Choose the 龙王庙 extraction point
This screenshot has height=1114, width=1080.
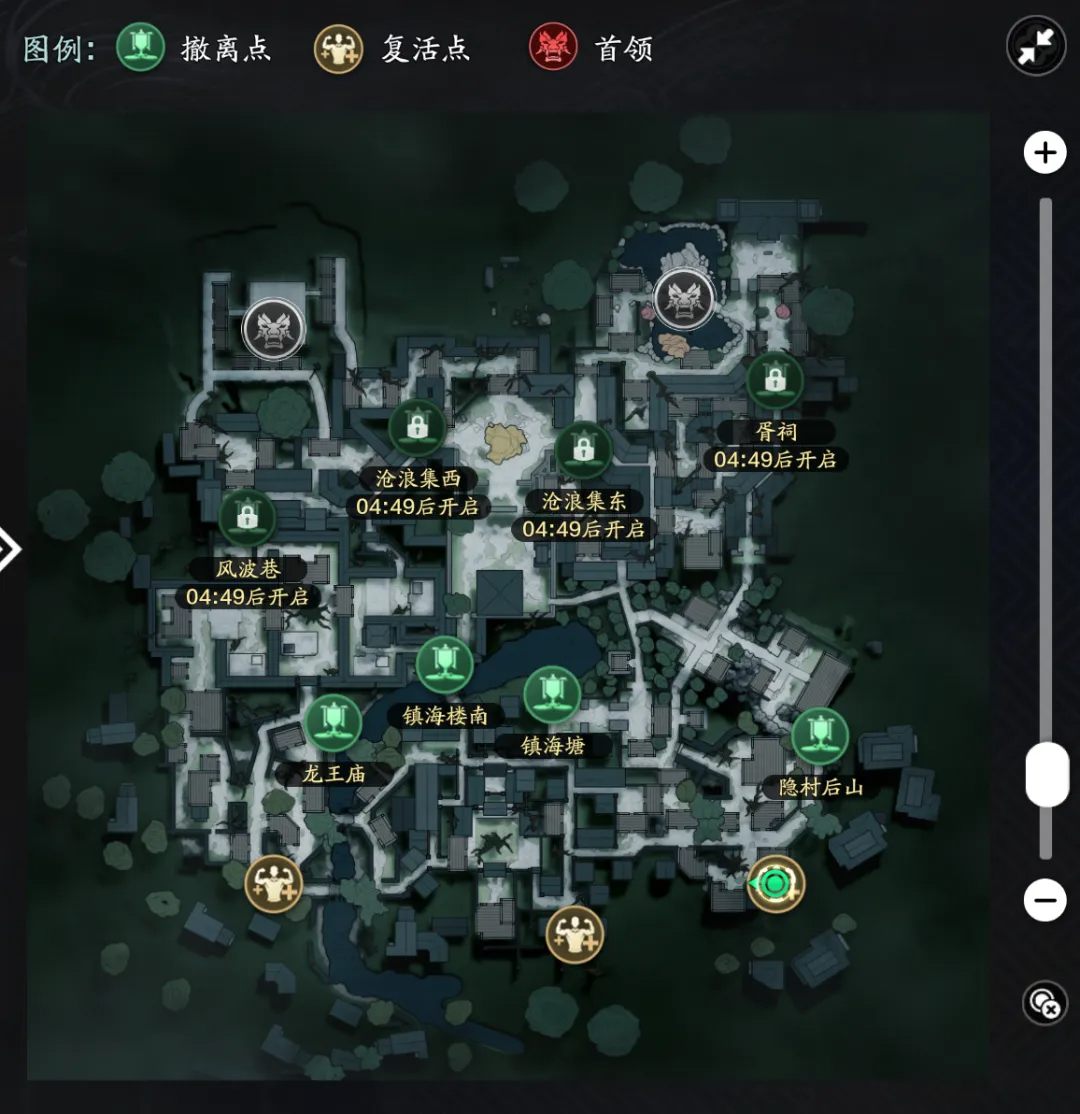(332, 723)
